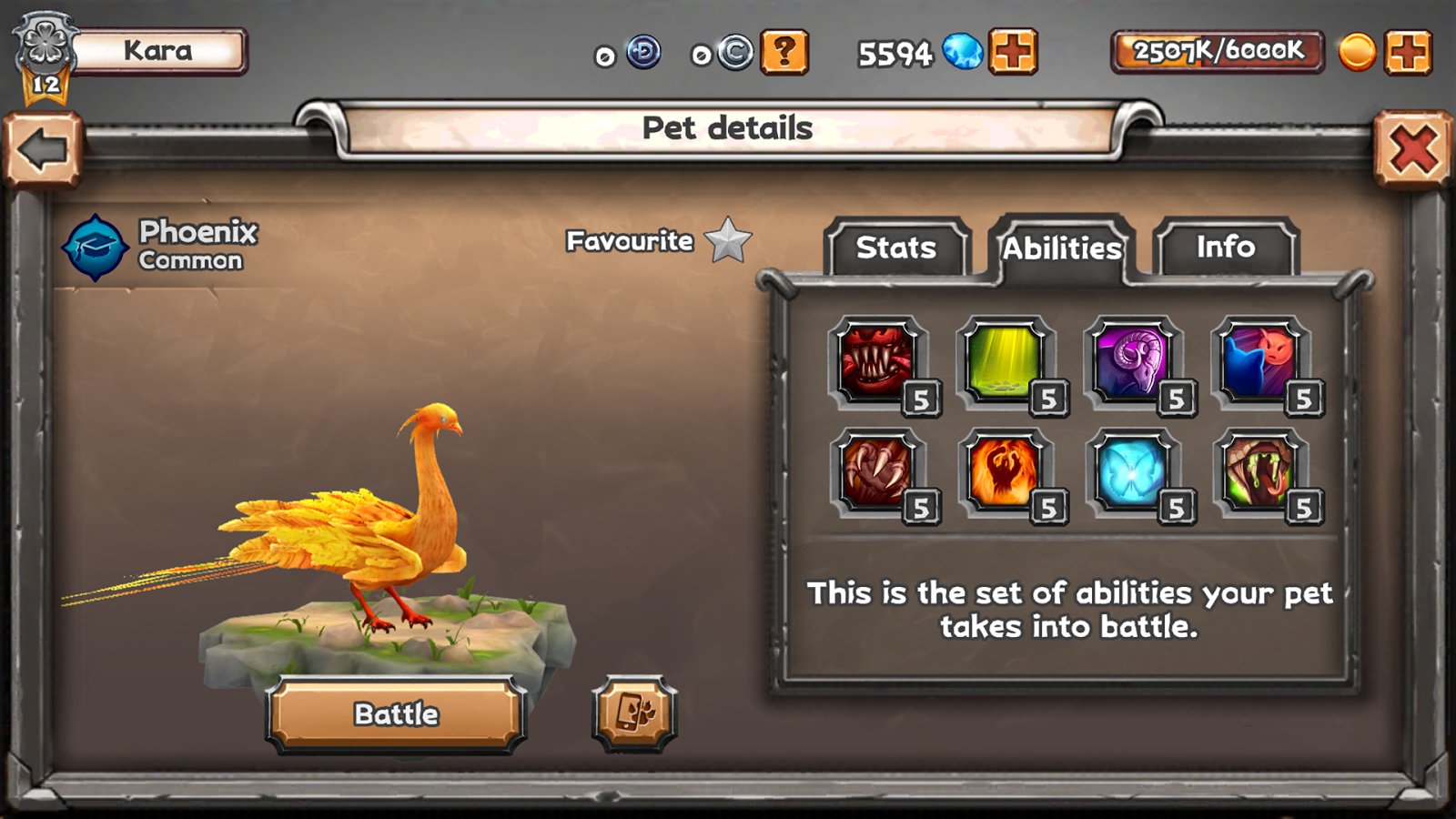
Task: Open the orange question mark help
Action: 784,52
